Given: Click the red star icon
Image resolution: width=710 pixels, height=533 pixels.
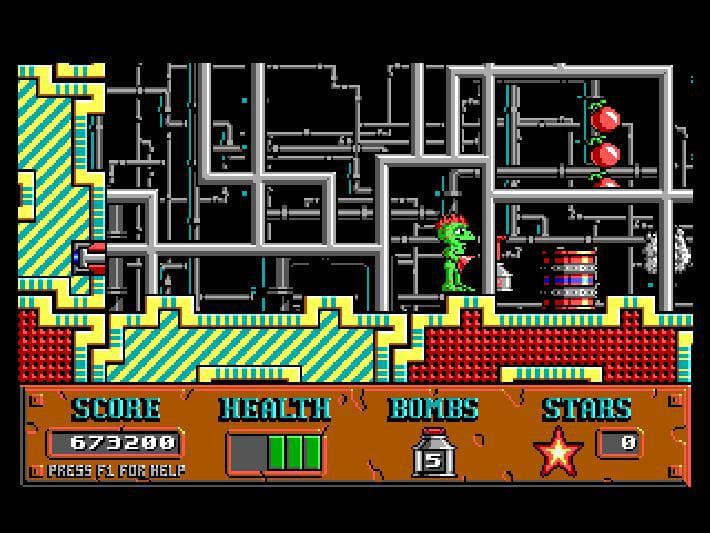Looking at the screenshot, I should (559, 451).
